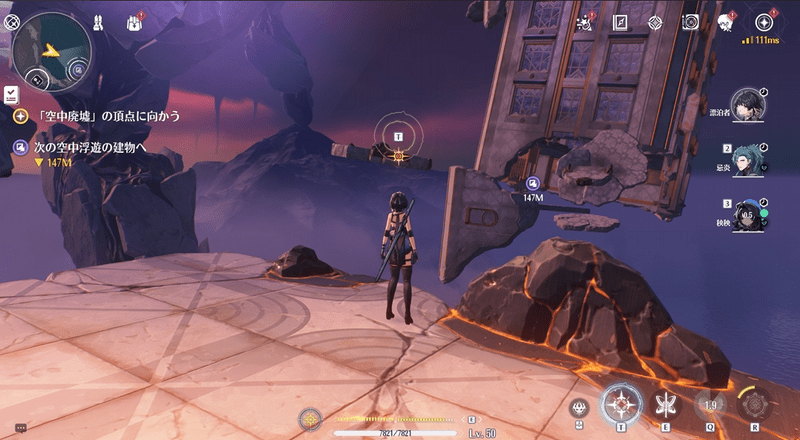Open the guidebook icon in the top bar
This screenshot has width=800, height=440.
621,21
